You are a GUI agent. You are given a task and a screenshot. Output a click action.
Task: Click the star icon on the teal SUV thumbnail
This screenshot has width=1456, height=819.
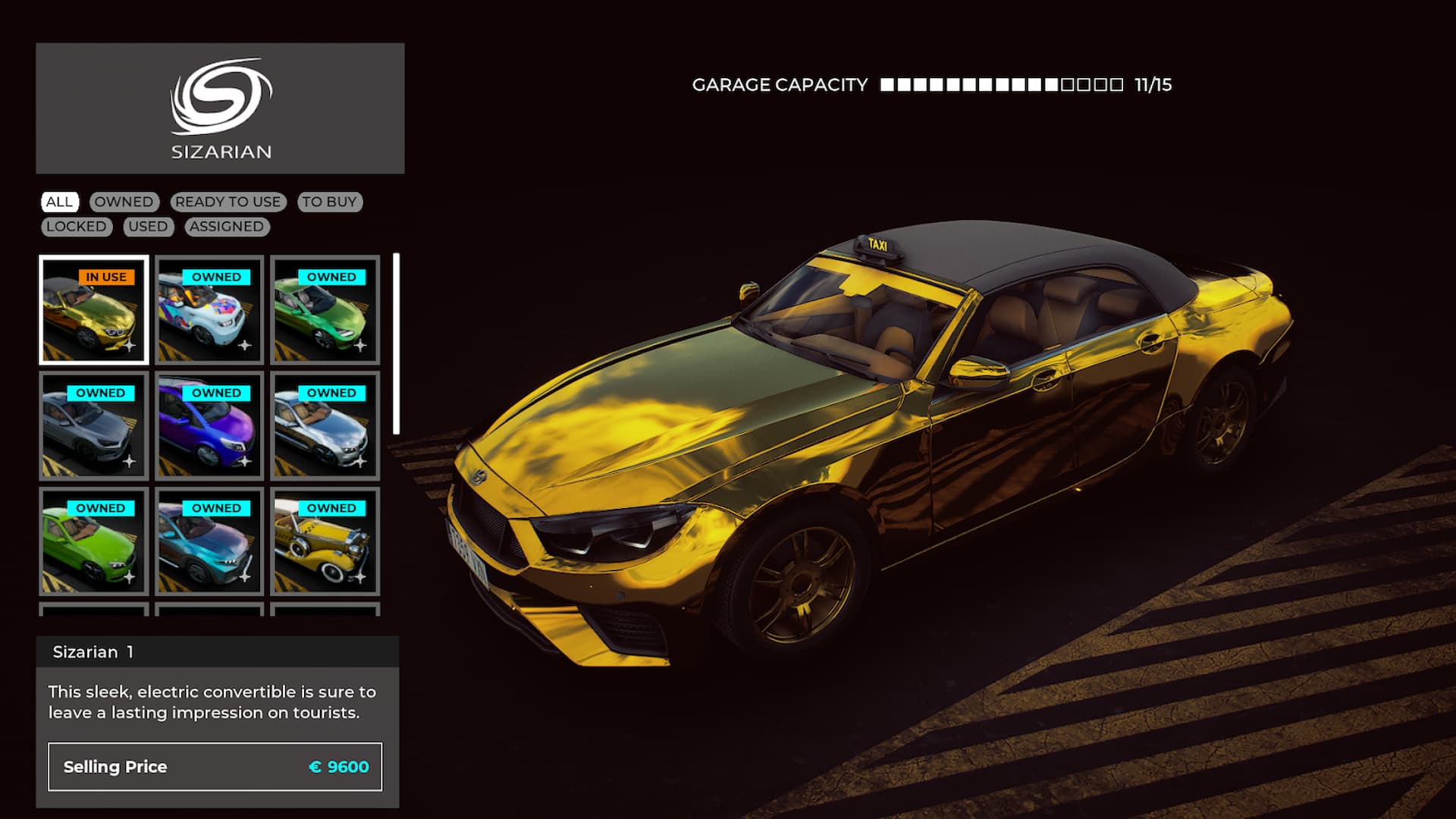click(x=244, y=576)
